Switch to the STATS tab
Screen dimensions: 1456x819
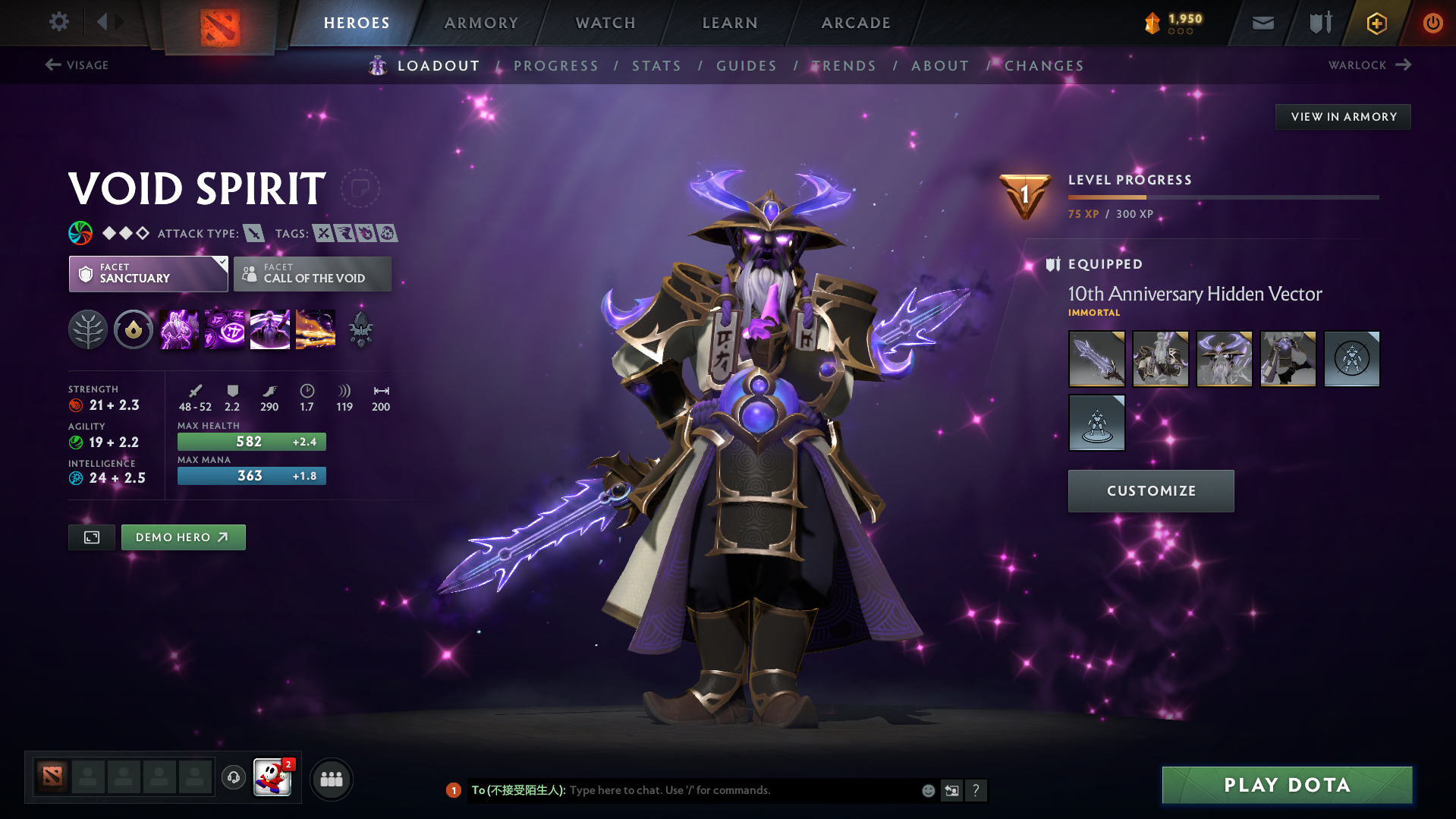pyautogui.click(x=656, y=65)
